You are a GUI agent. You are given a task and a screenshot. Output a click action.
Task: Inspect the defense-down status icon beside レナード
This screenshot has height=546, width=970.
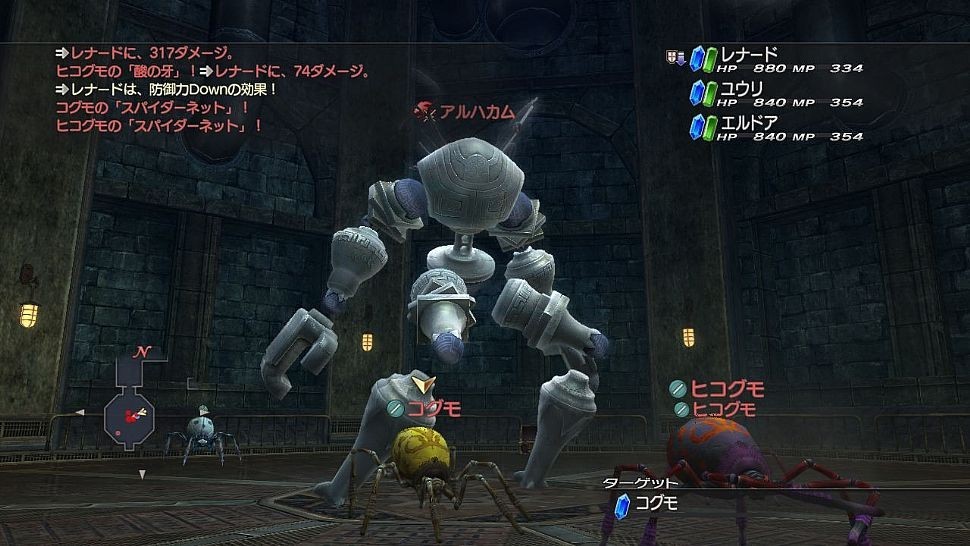coord(675,57)
